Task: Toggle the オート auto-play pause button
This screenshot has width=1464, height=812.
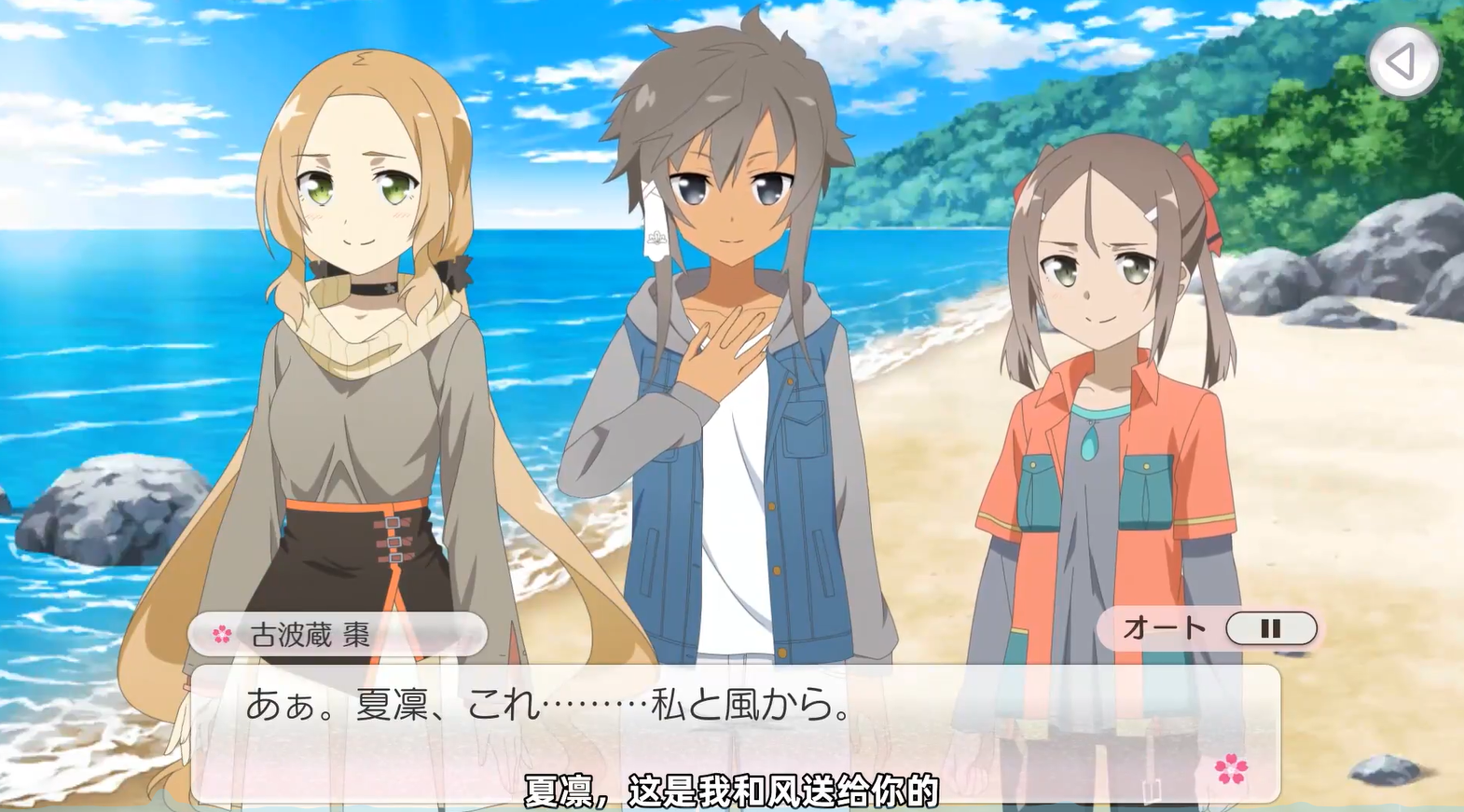Action: [x=1270, y=629]
